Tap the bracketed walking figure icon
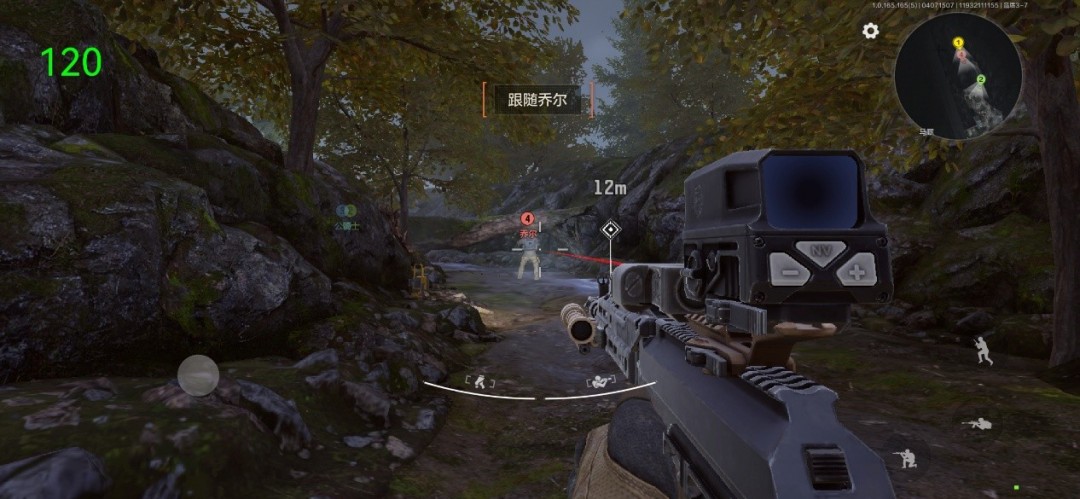Image resolution: width=1080 pixels, height=499 pixels. 479,381
